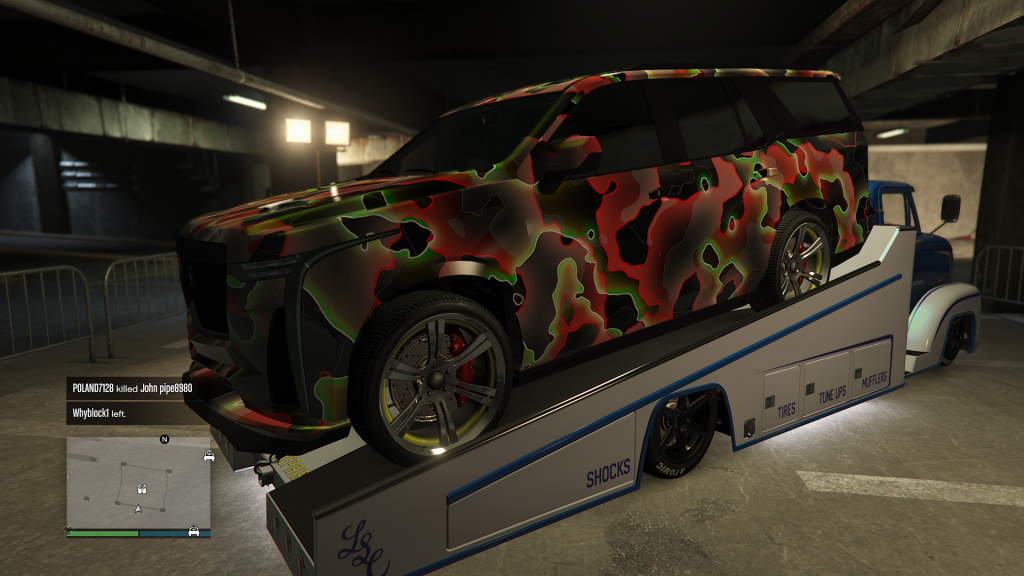Click the north compass marker on minimap

[x=164, y=439]
